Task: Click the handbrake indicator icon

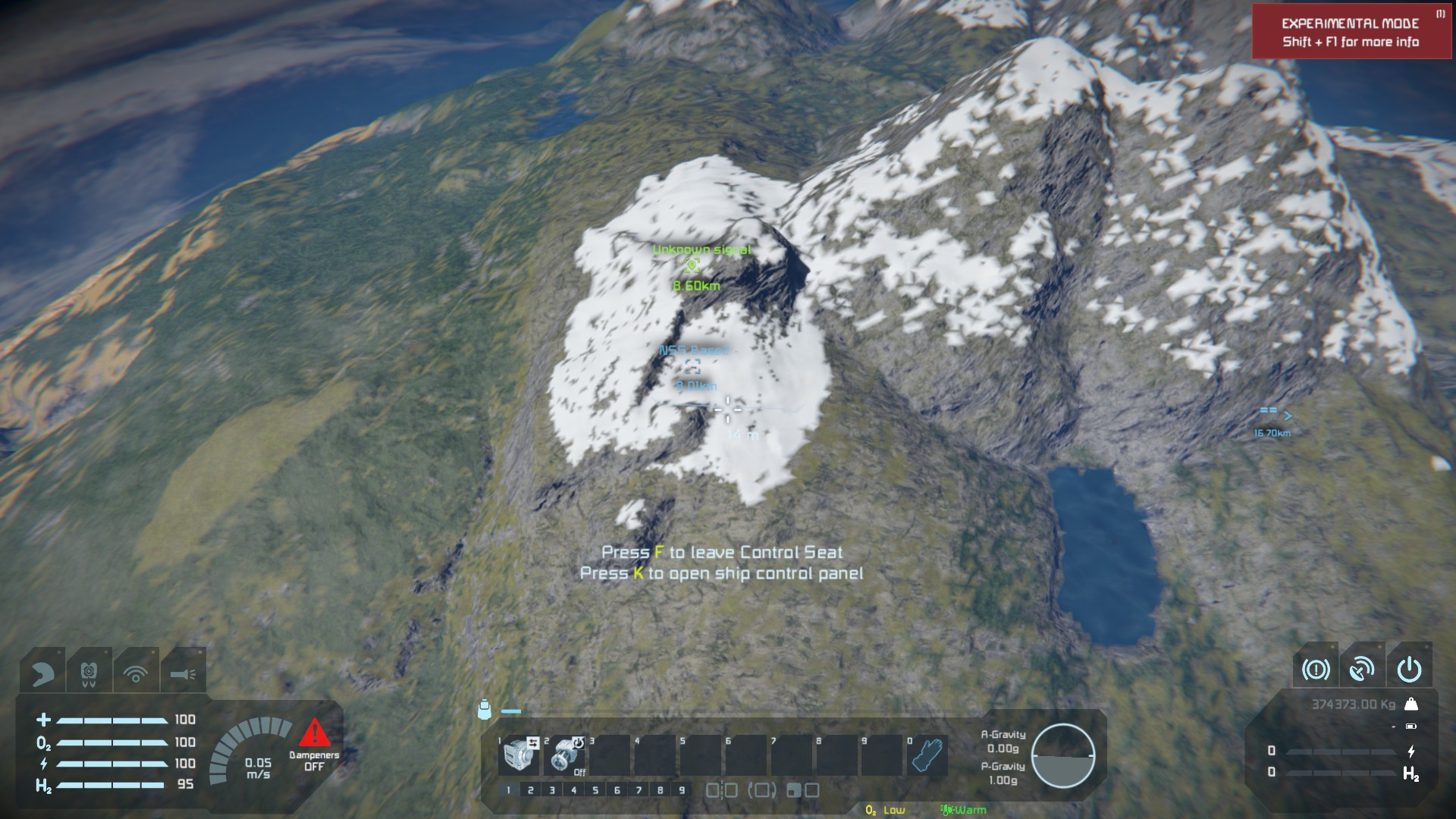Action: 1316,669
